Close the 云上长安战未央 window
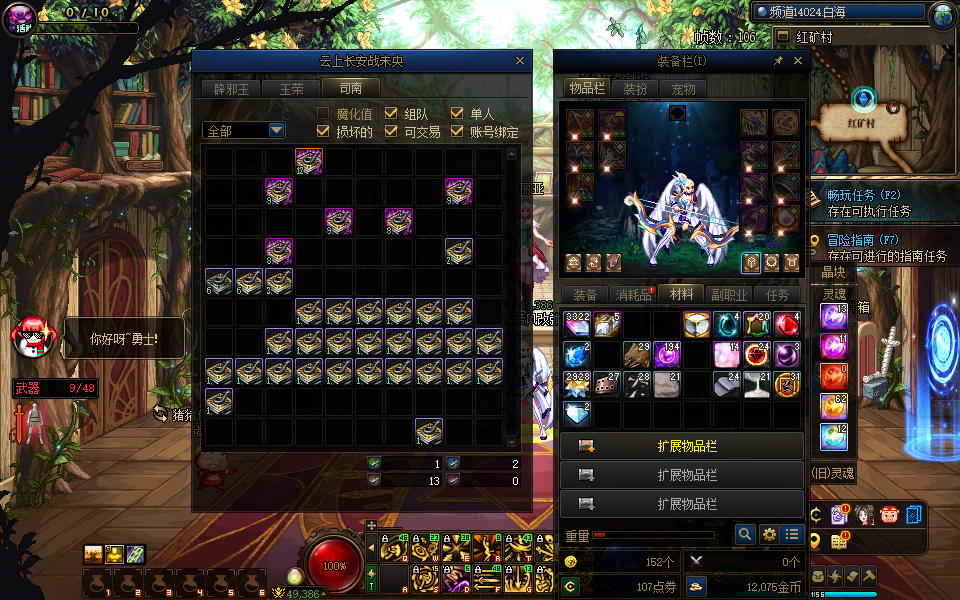This screenshot has width=960, height=600. 519,61
